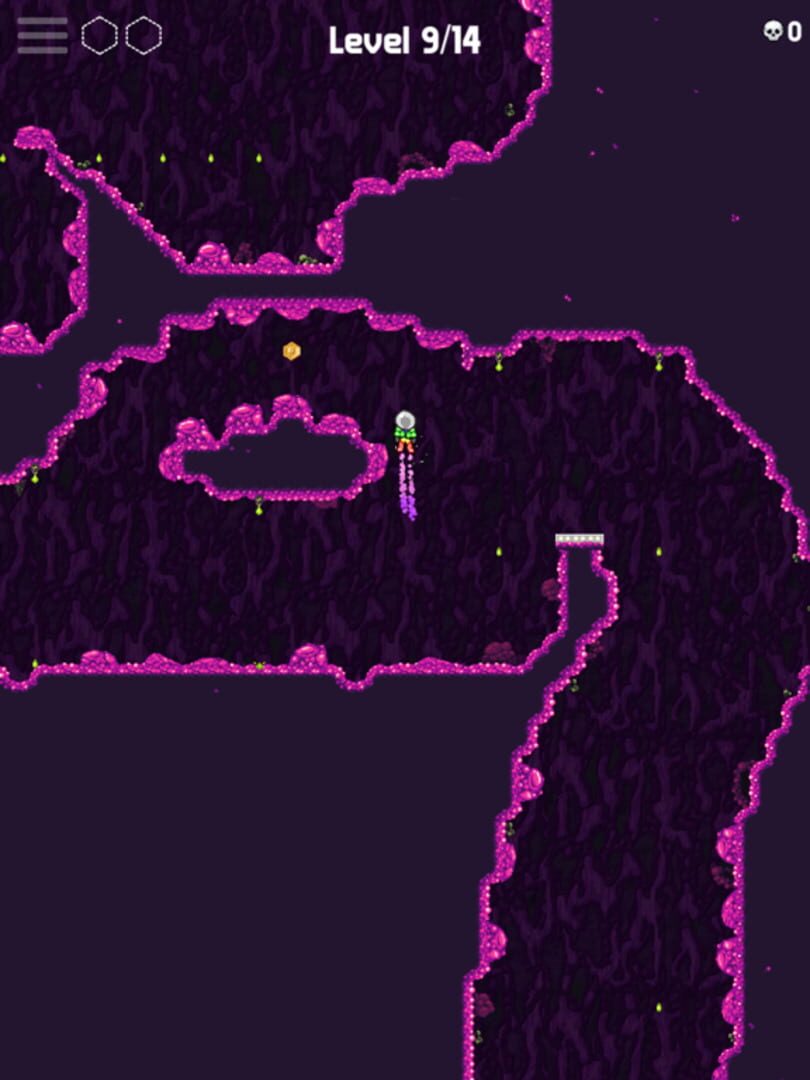810x1080 pixels.
Task: Open the hamburger pause menu
Action: (x=42, y=36)
